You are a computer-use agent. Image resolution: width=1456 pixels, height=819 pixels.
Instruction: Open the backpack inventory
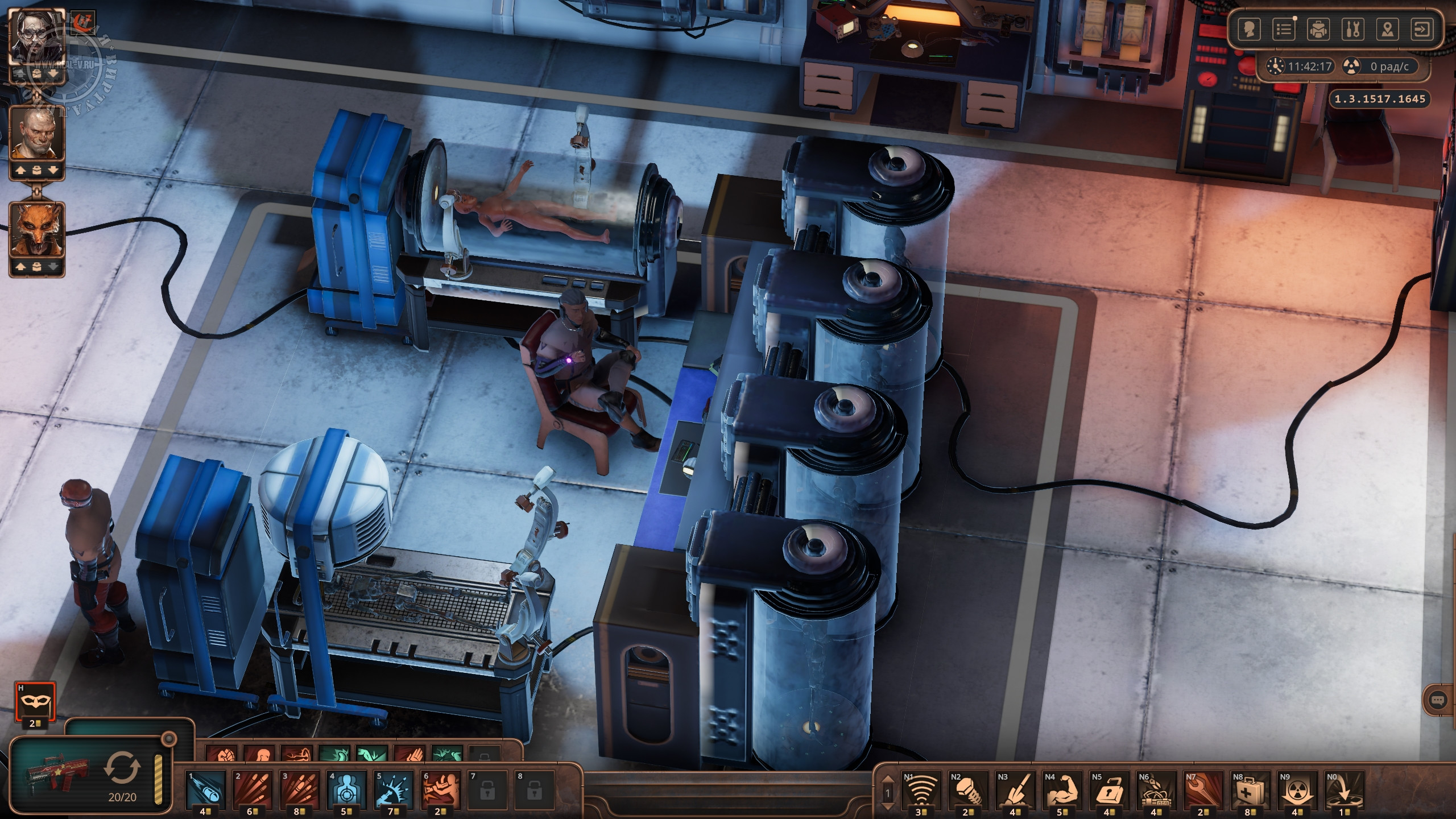(x=1318, y=30)
